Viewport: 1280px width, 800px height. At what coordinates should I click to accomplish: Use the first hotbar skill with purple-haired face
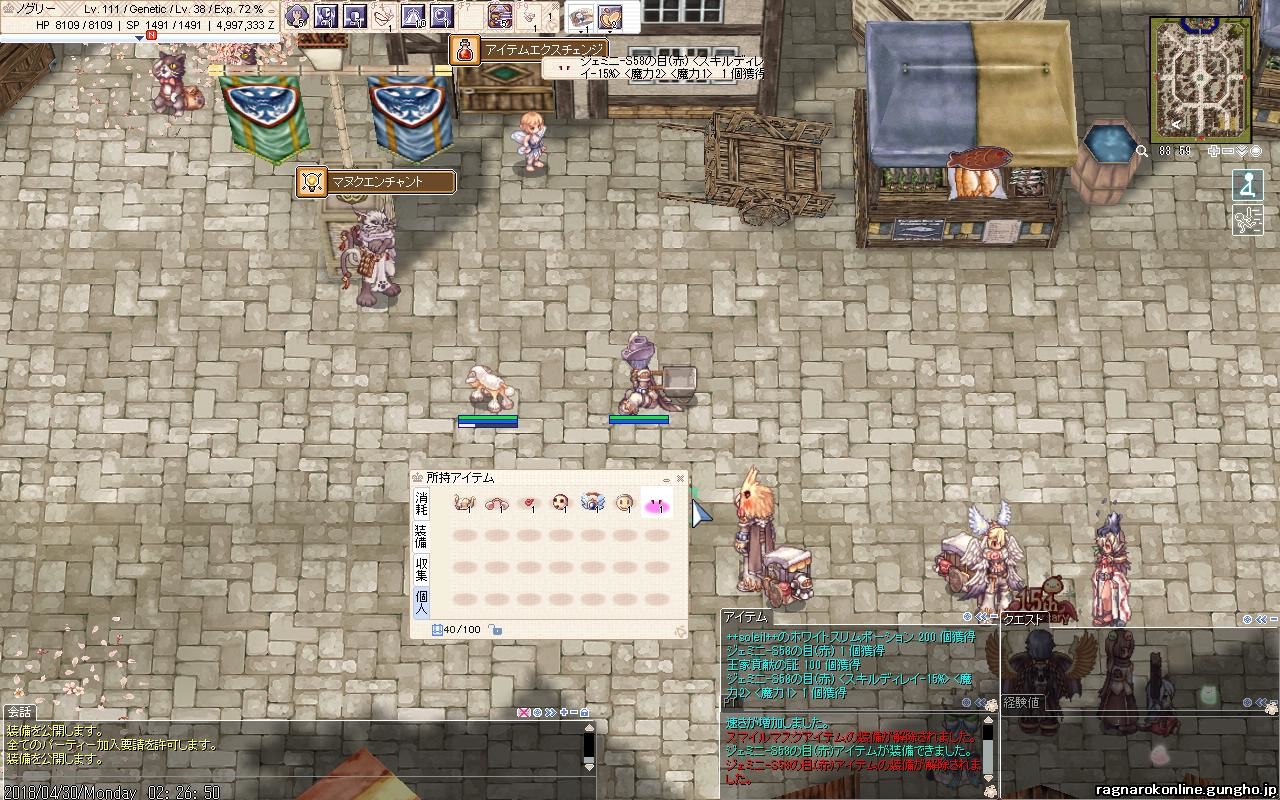click(296, 15)
